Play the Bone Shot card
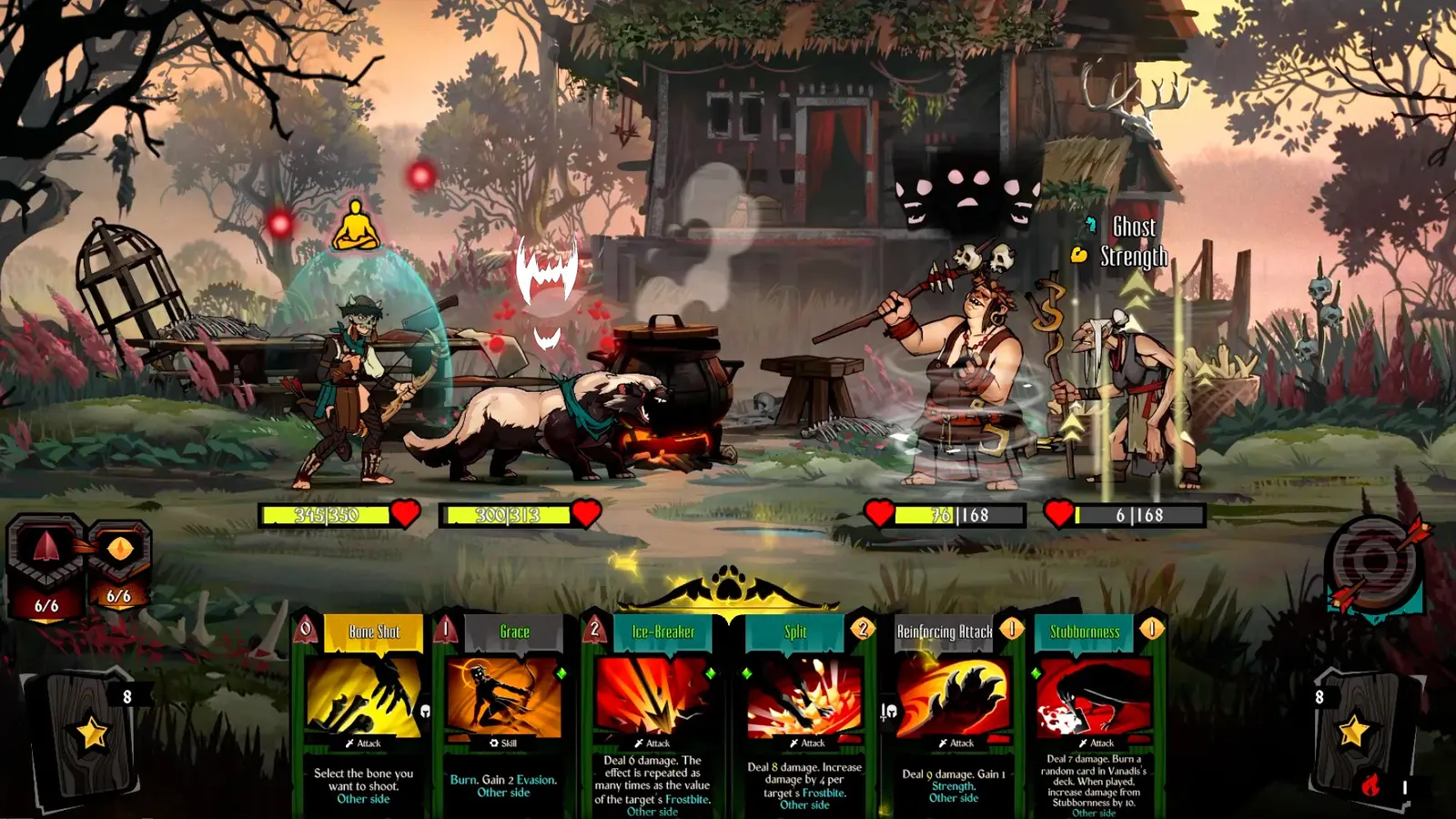This screenshot has height=819, width=1456. tap(364, 714)
